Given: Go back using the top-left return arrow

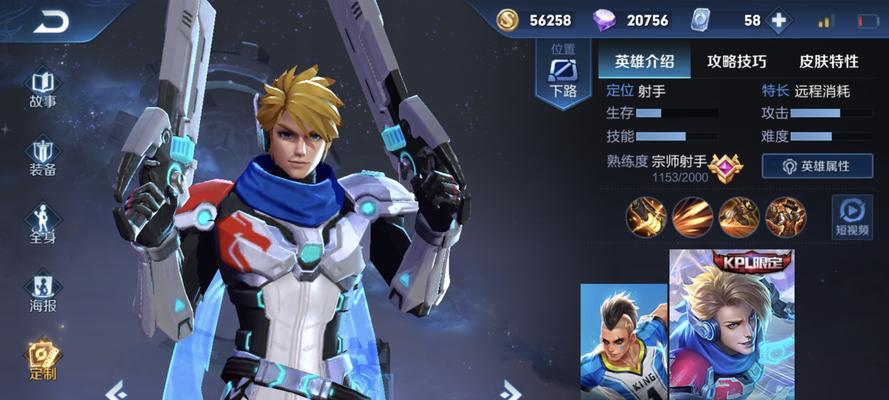Looking at the screenshot, I should point(50,21).
